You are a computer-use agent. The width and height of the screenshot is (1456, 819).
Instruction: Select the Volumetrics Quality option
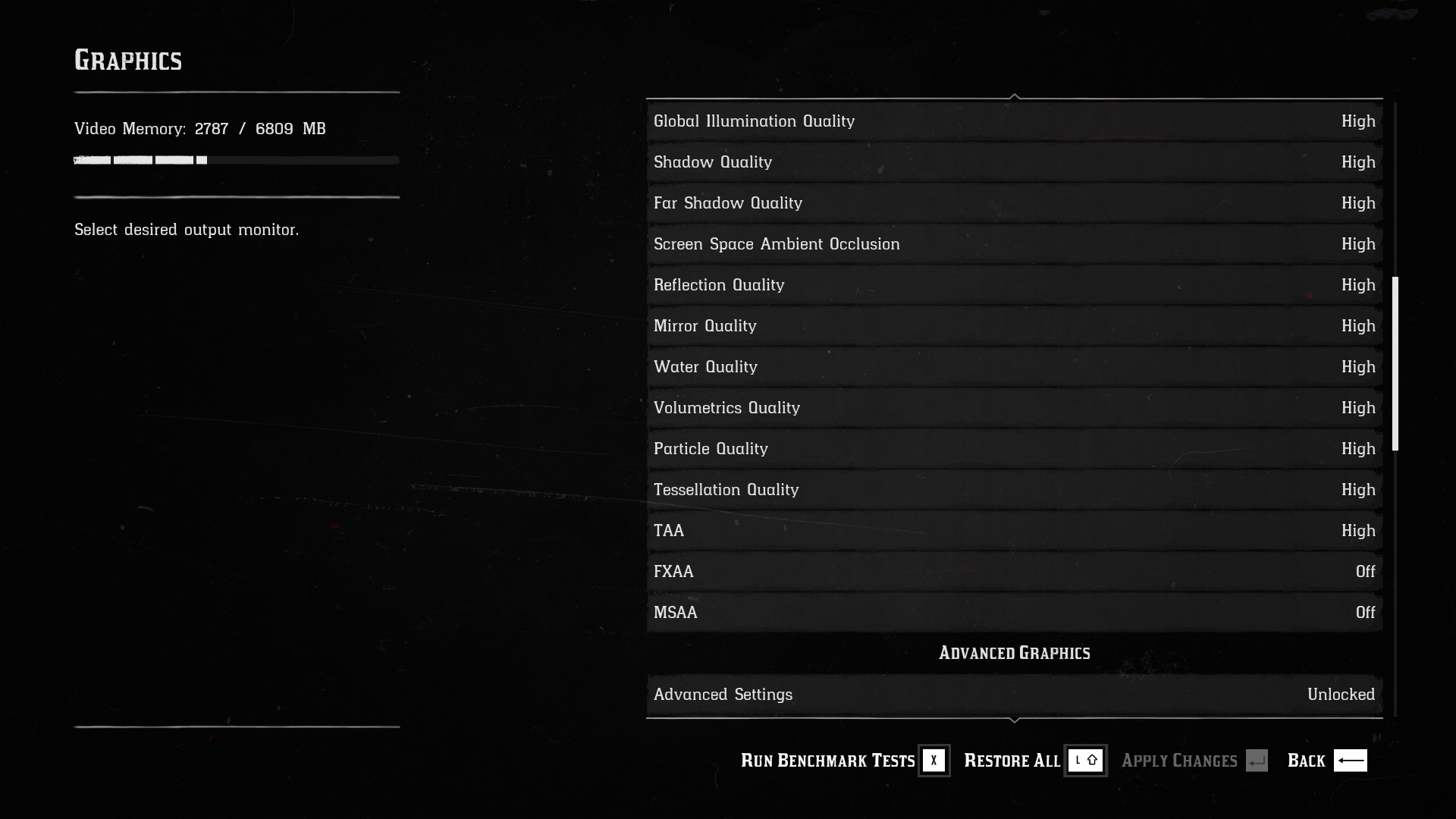tap(1014, 408)
